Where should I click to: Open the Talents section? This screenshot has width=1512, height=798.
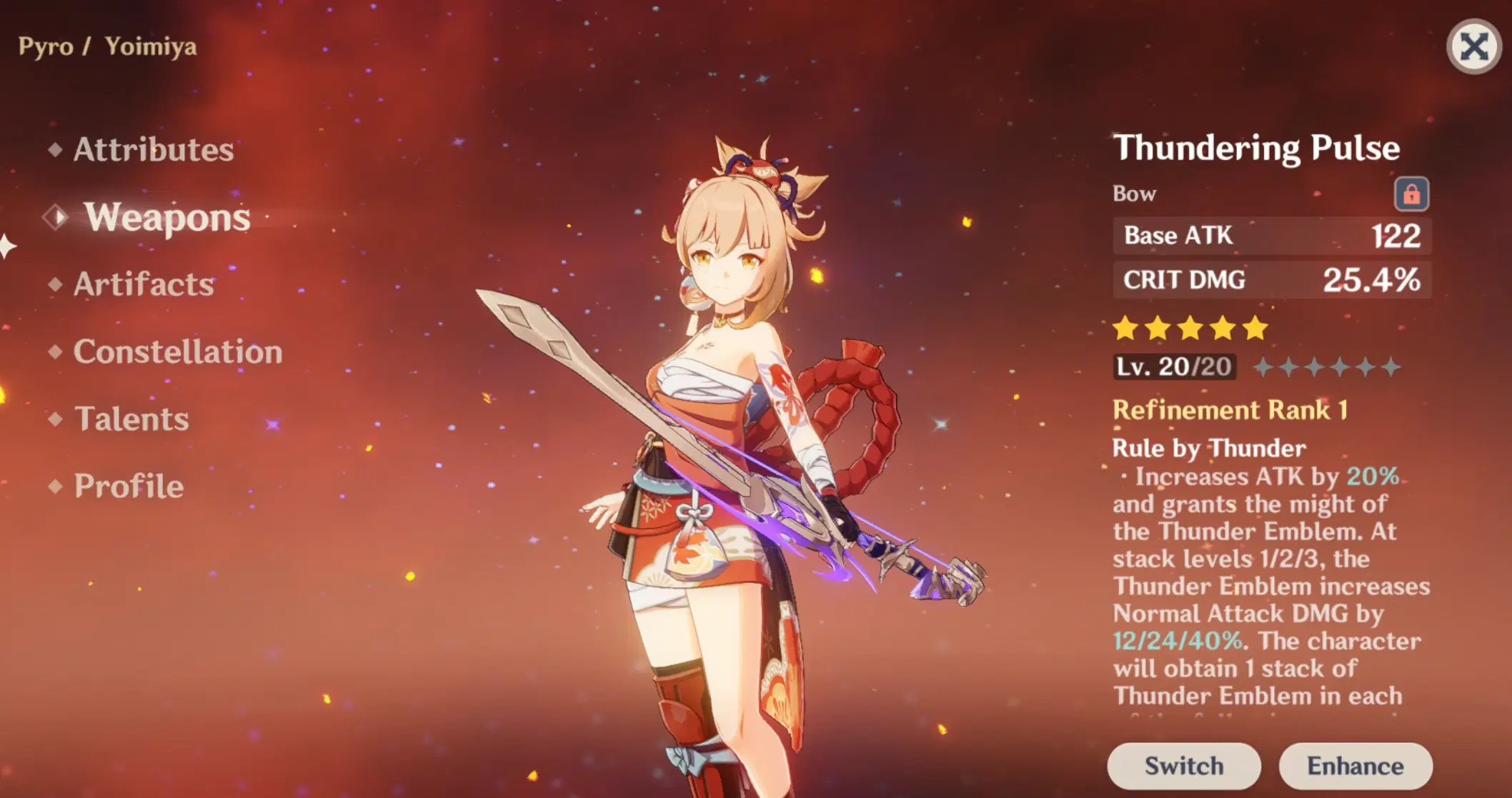coord(130,419)
